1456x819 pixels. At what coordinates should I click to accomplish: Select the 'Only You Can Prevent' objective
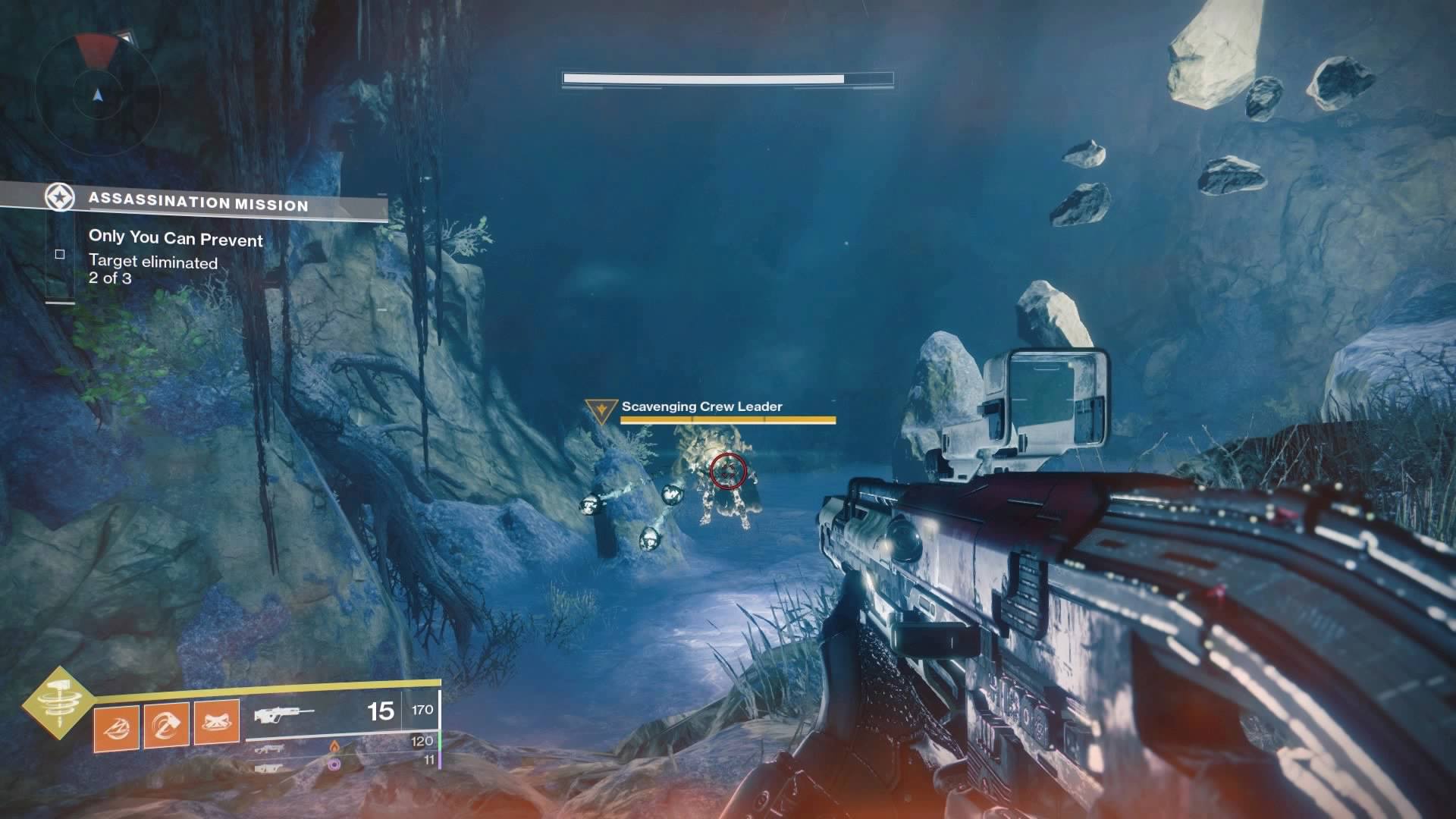click(175, 239)
